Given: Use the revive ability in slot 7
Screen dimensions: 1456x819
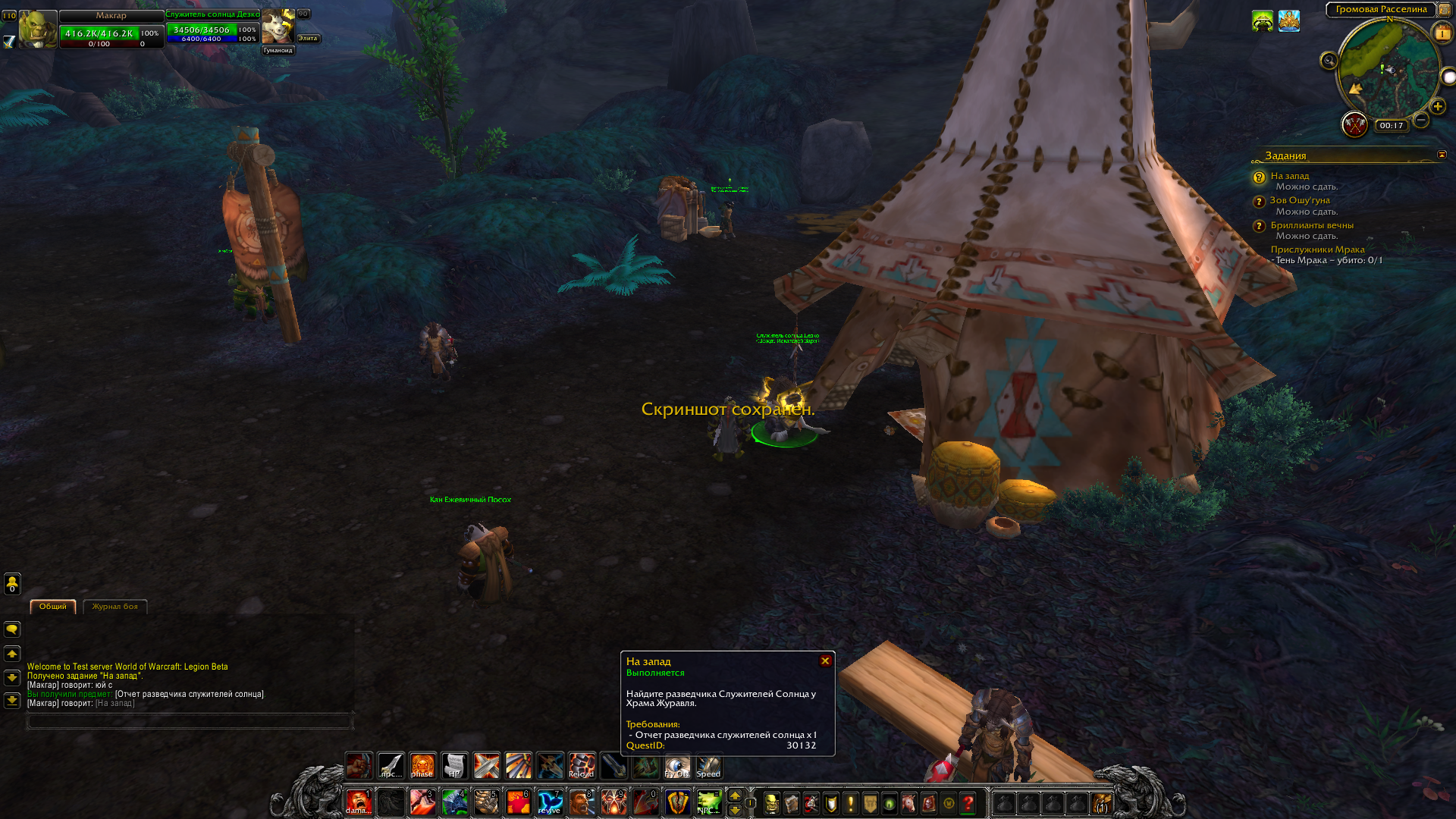Looking at the screenshot, I should click(x=550, y=802).
